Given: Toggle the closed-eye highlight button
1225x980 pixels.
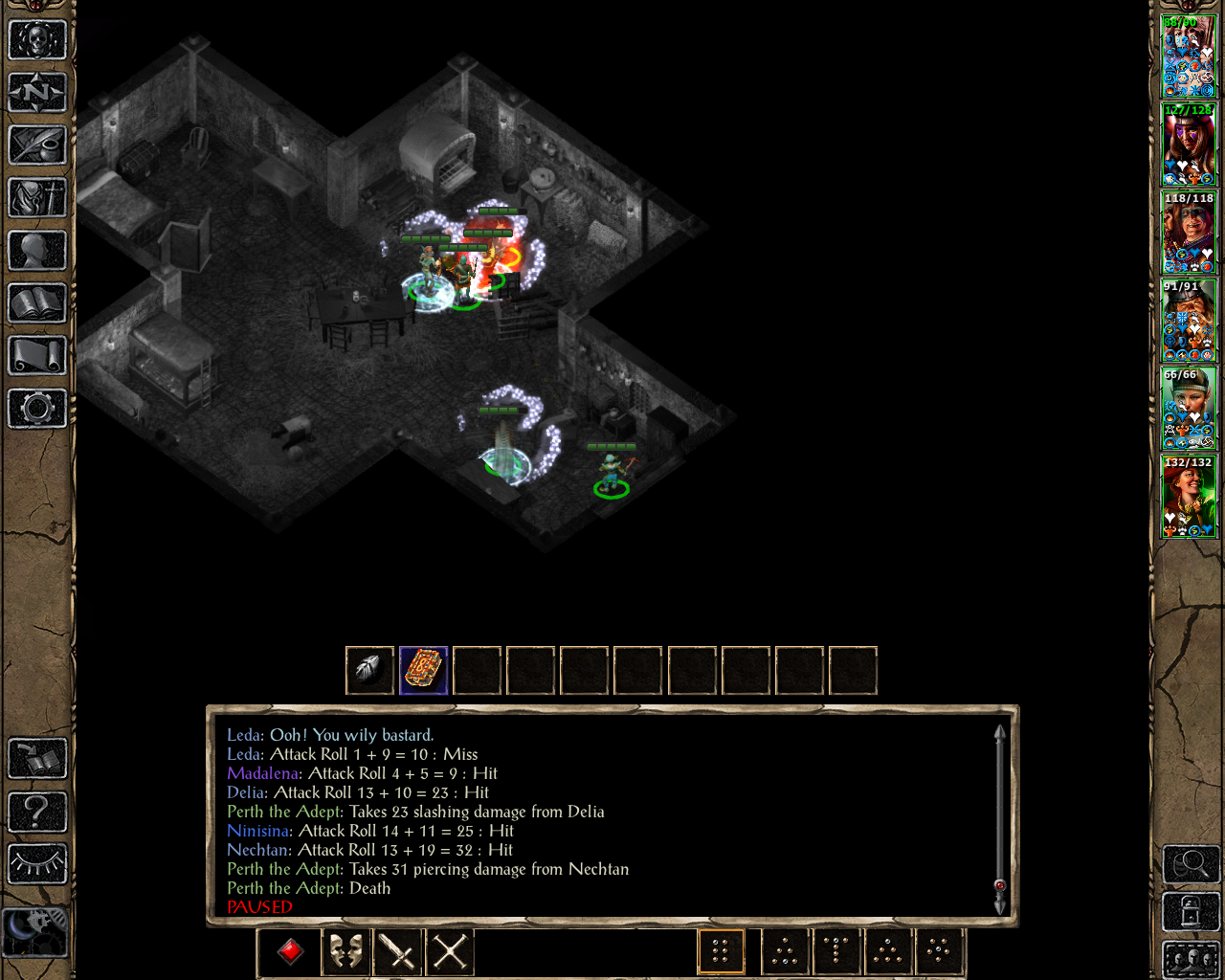Looking at the screenshot, I should click(x=37, y=864).
